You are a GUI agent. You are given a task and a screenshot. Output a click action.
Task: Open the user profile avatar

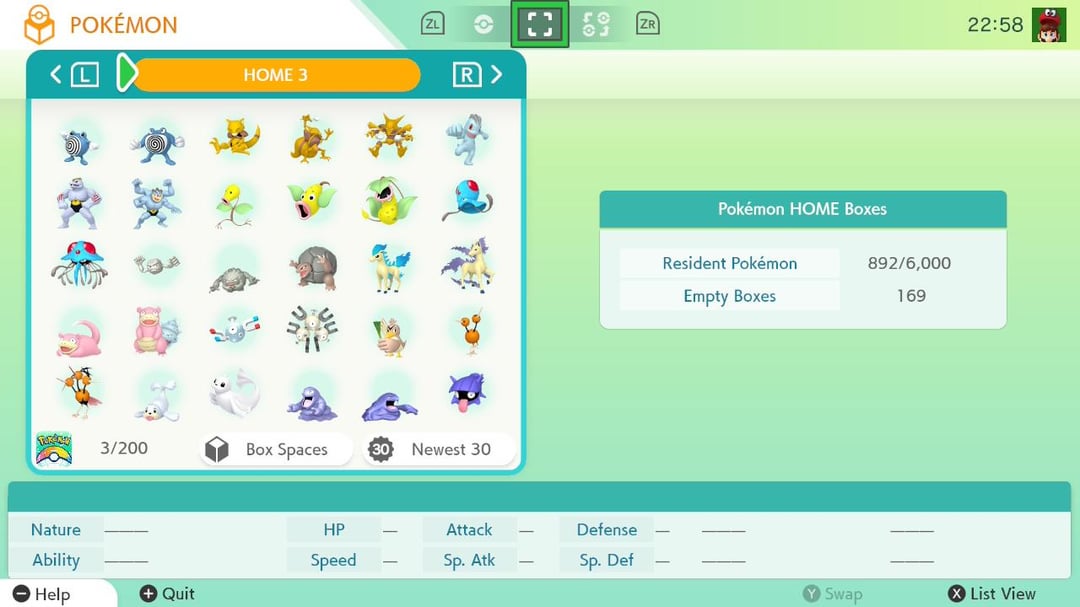pos(1049,24)
